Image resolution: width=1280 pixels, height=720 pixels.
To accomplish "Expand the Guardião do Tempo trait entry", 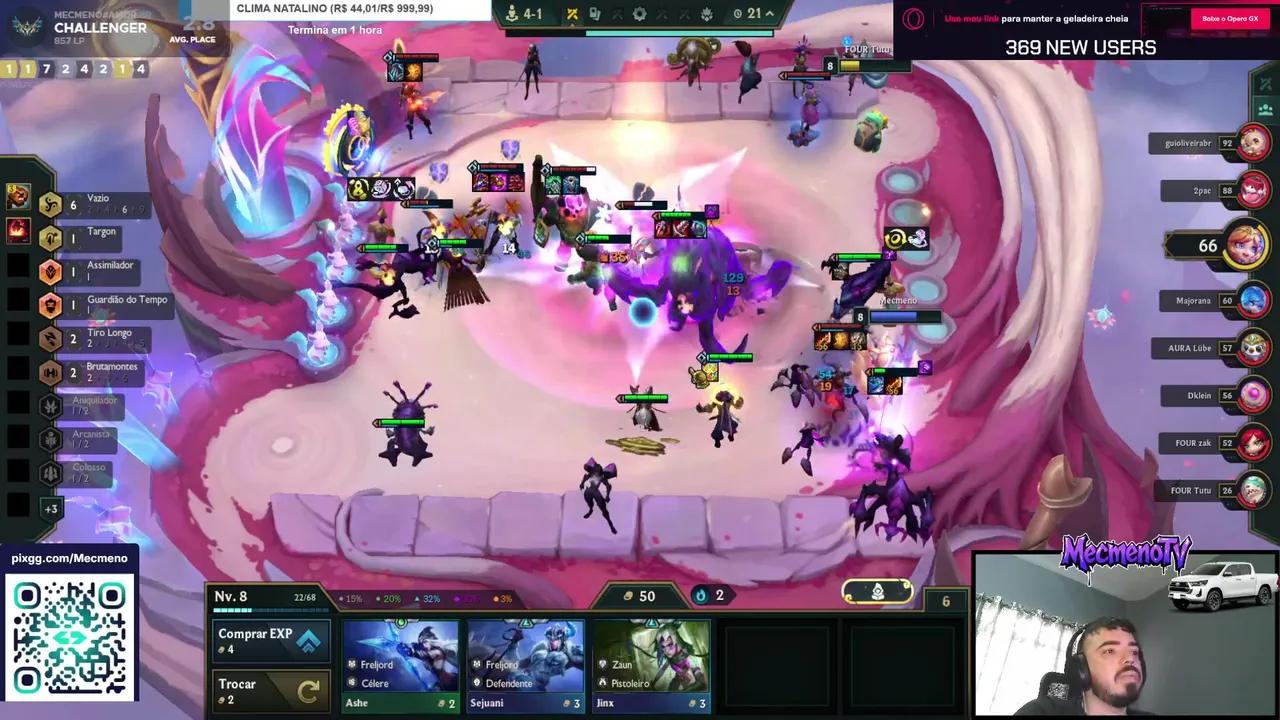I will [50, 305].
